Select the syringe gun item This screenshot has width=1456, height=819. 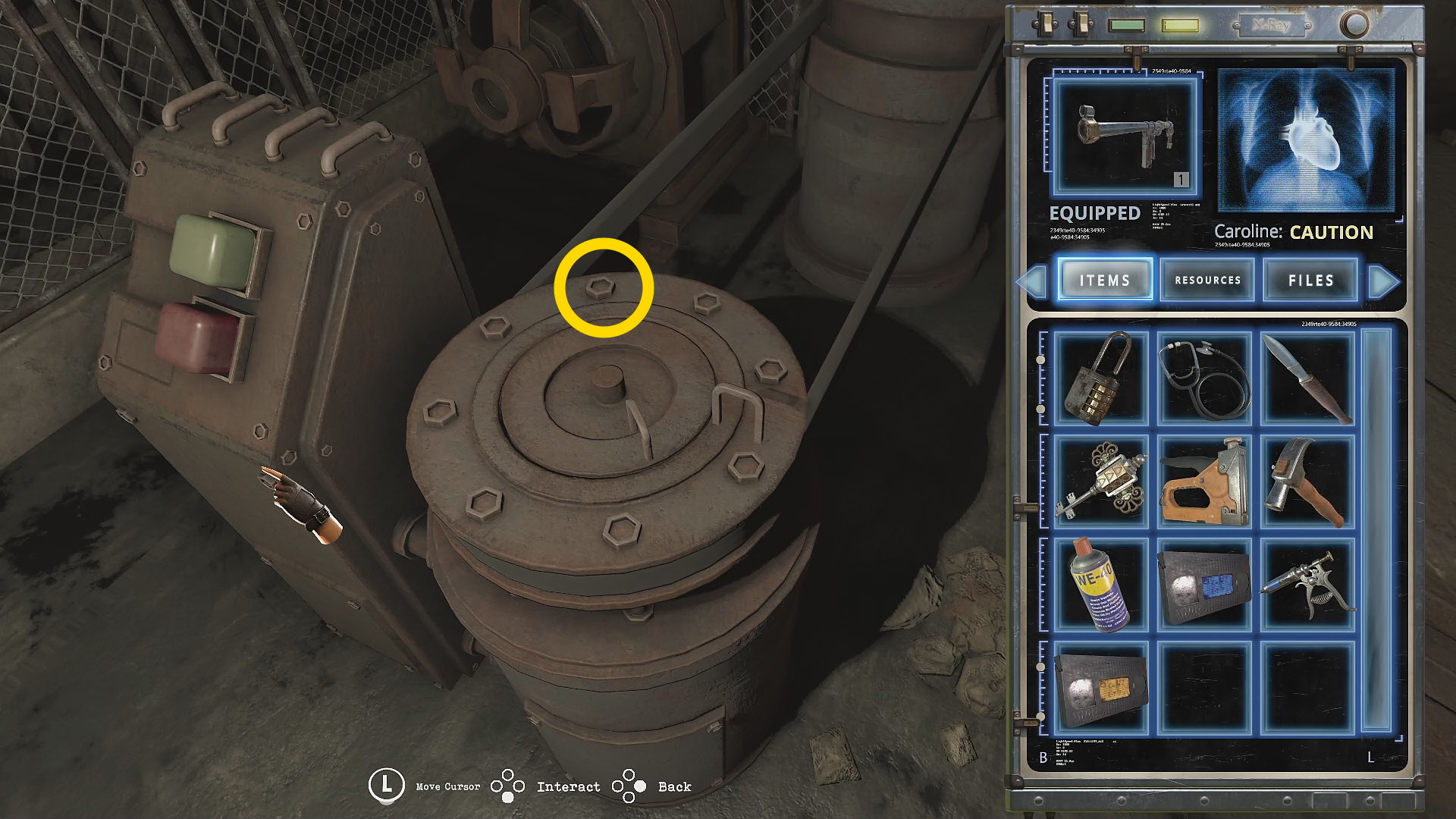tap(1307, 584)
